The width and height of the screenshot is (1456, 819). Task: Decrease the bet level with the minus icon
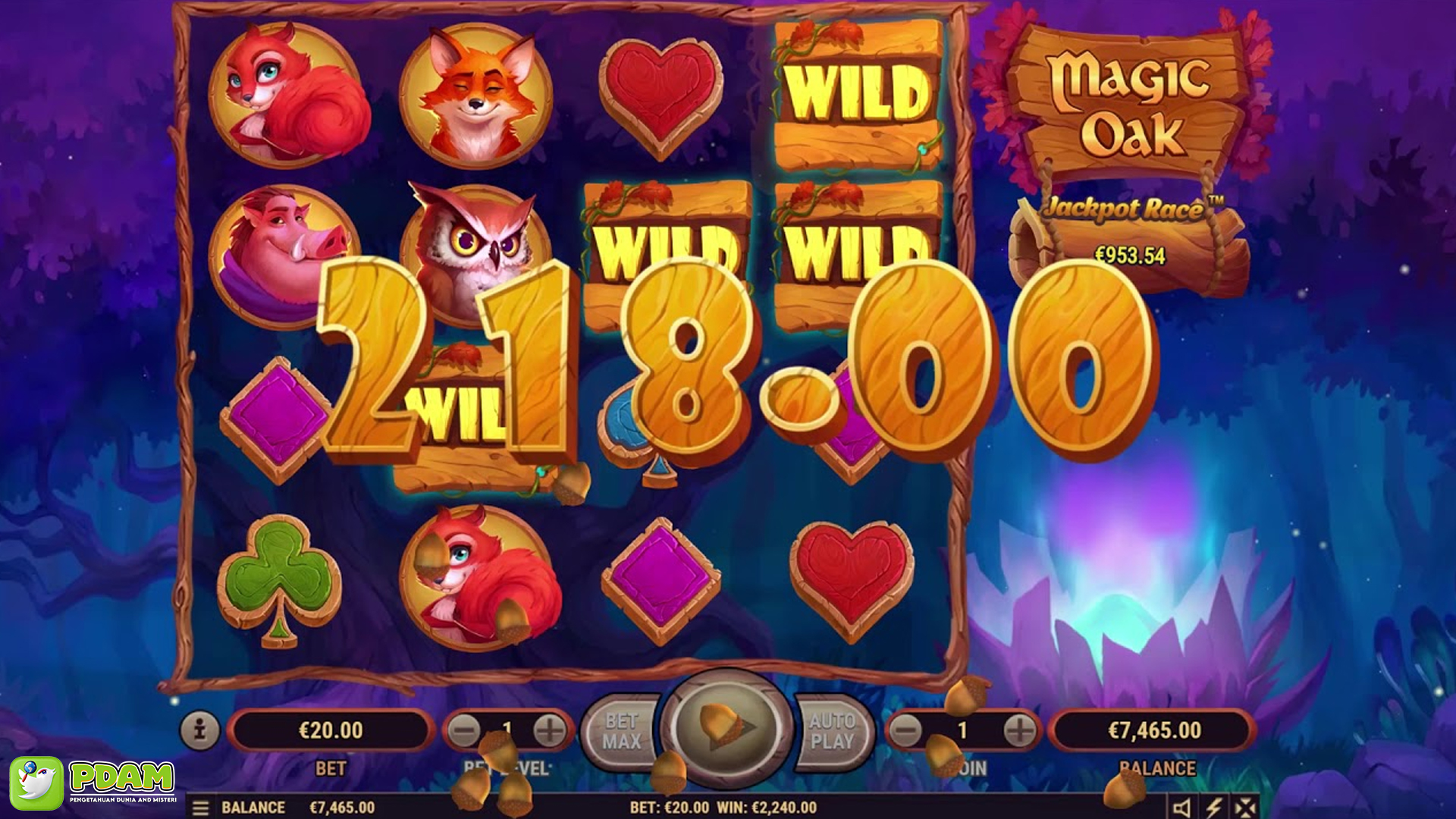tap(462, 729)
